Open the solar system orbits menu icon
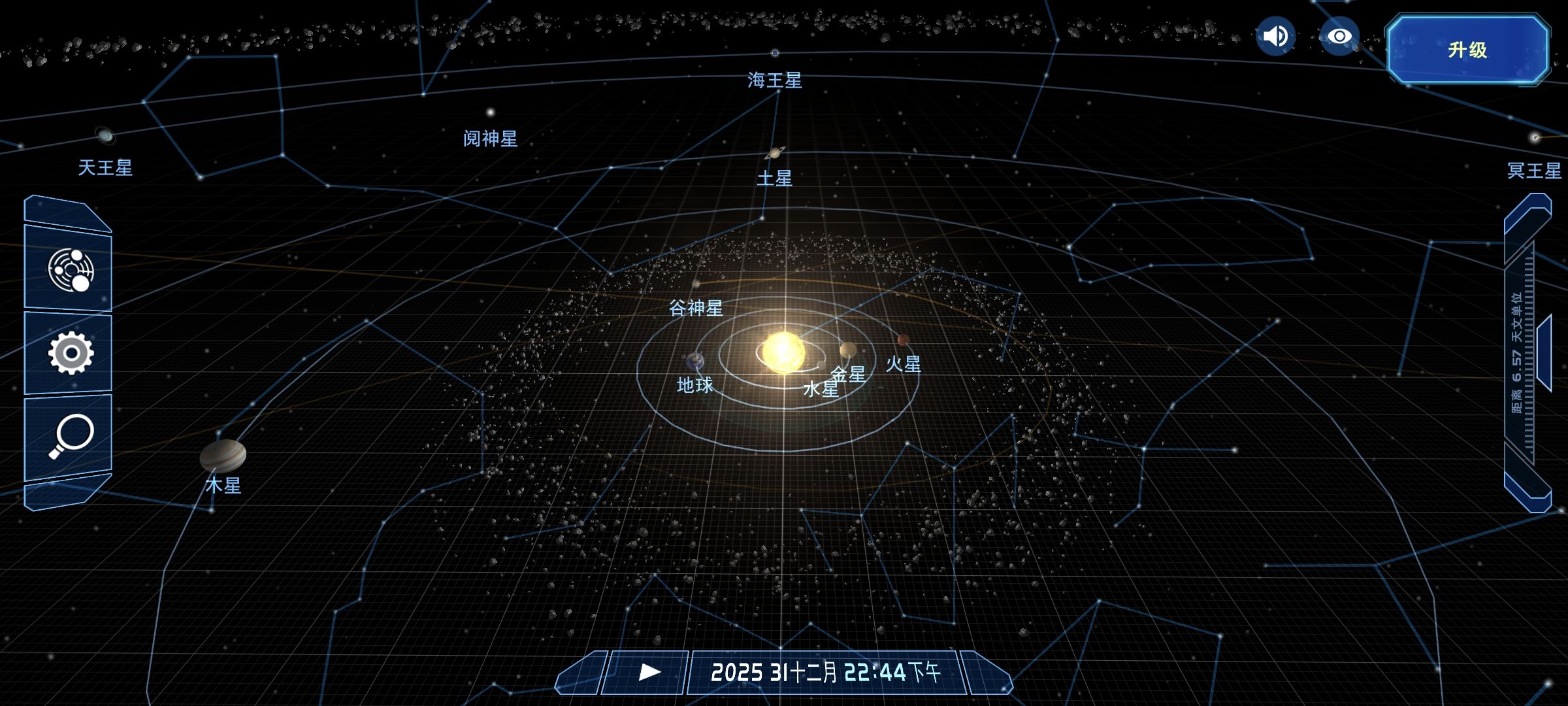This screenshot has width=1568, height=706. coord(71,269)
